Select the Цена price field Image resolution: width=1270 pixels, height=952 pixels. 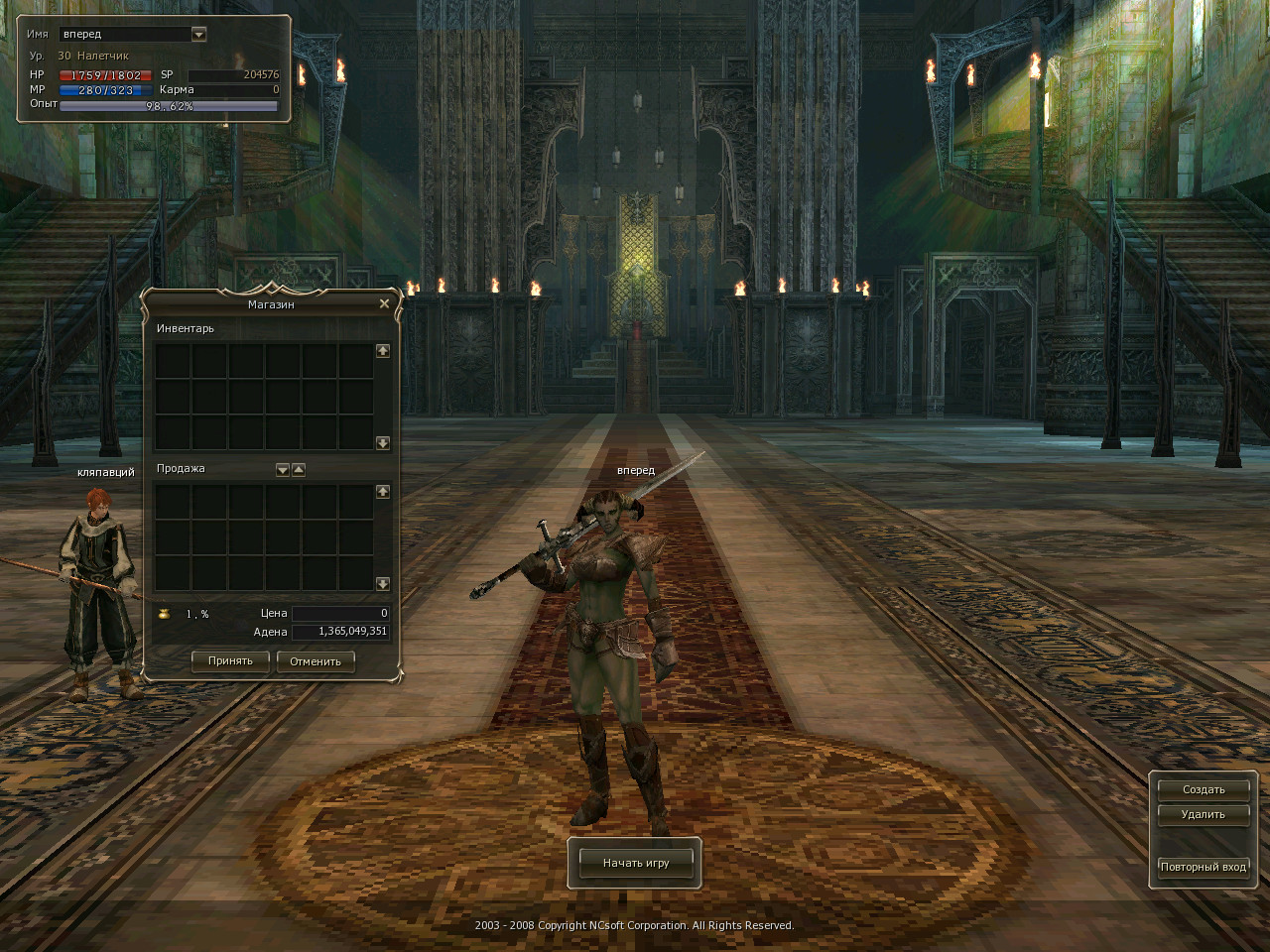pos(340,614)
